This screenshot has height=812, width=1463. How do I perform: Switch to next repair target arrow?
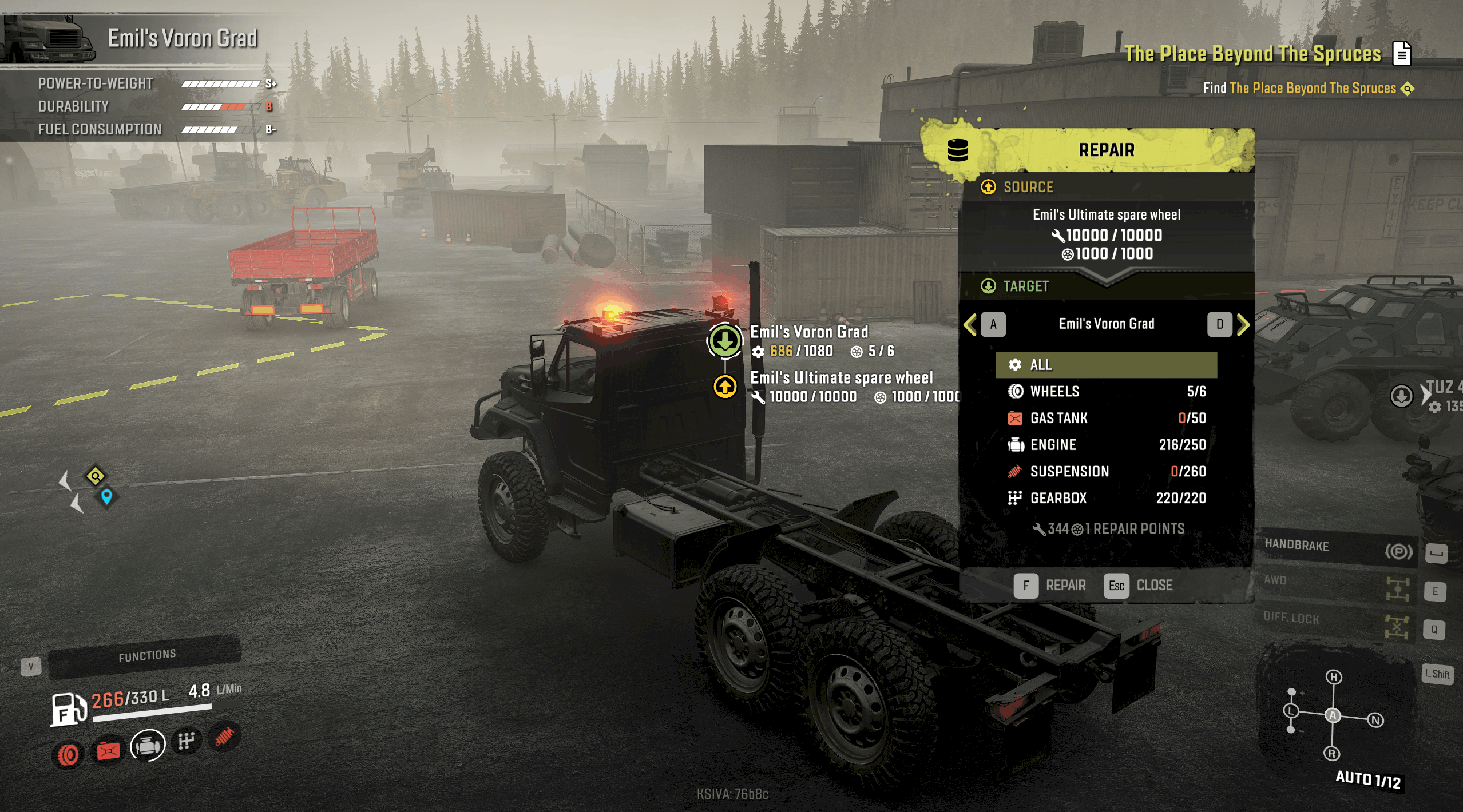[1243, 325]
